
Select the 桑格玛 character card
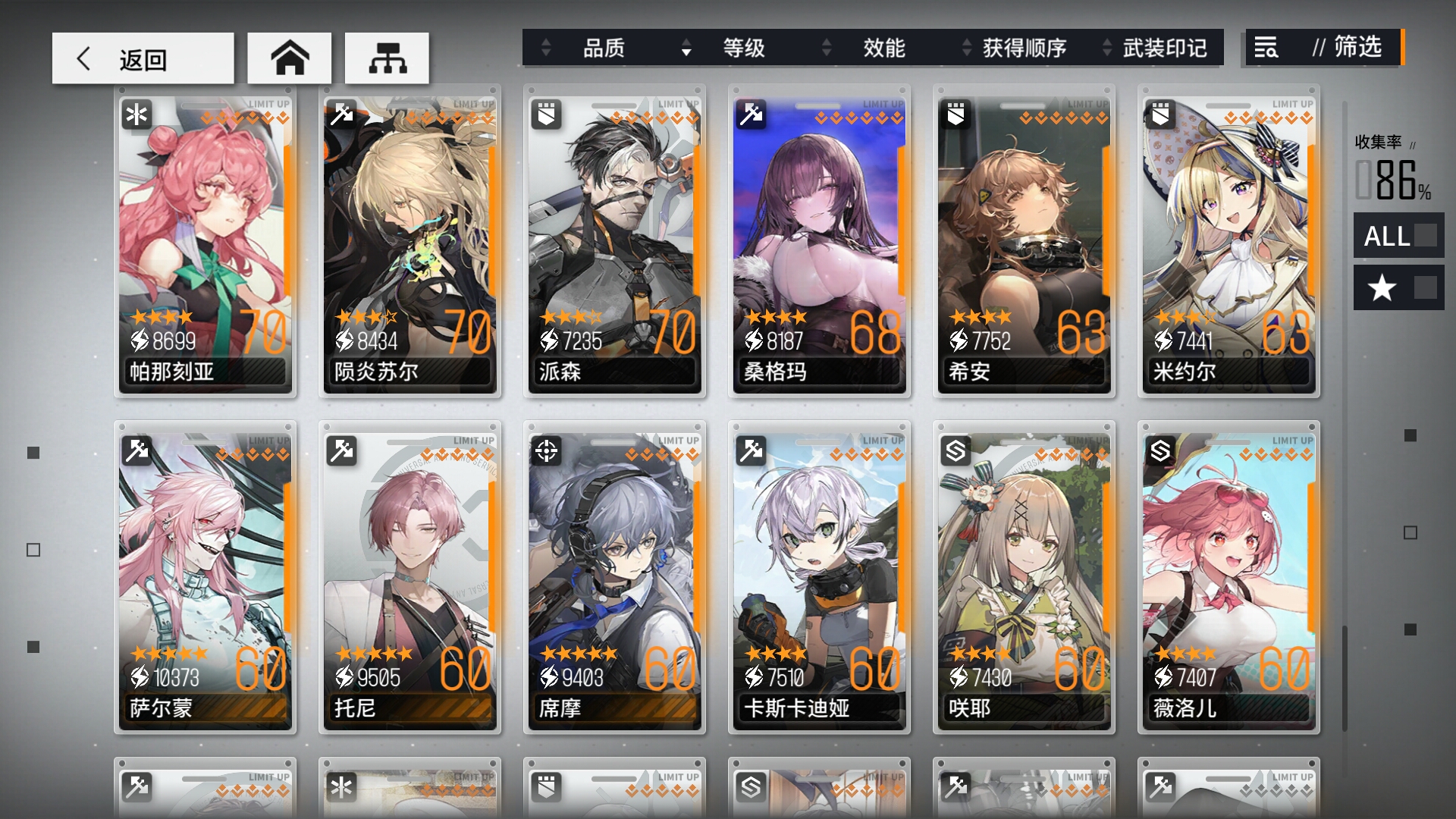820,243
